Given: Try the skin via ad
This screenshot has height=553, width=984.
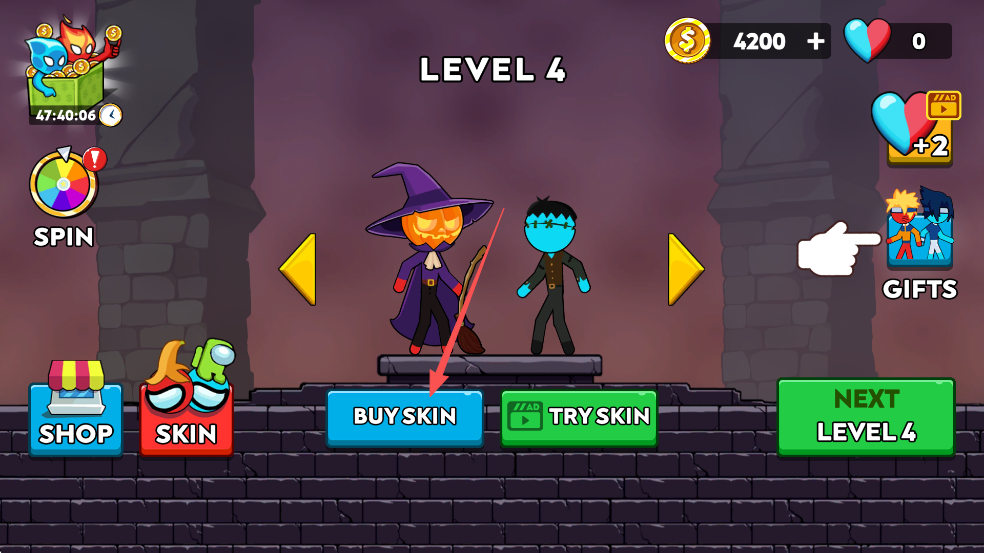Looking at the screenshot, I should point(578,416).
